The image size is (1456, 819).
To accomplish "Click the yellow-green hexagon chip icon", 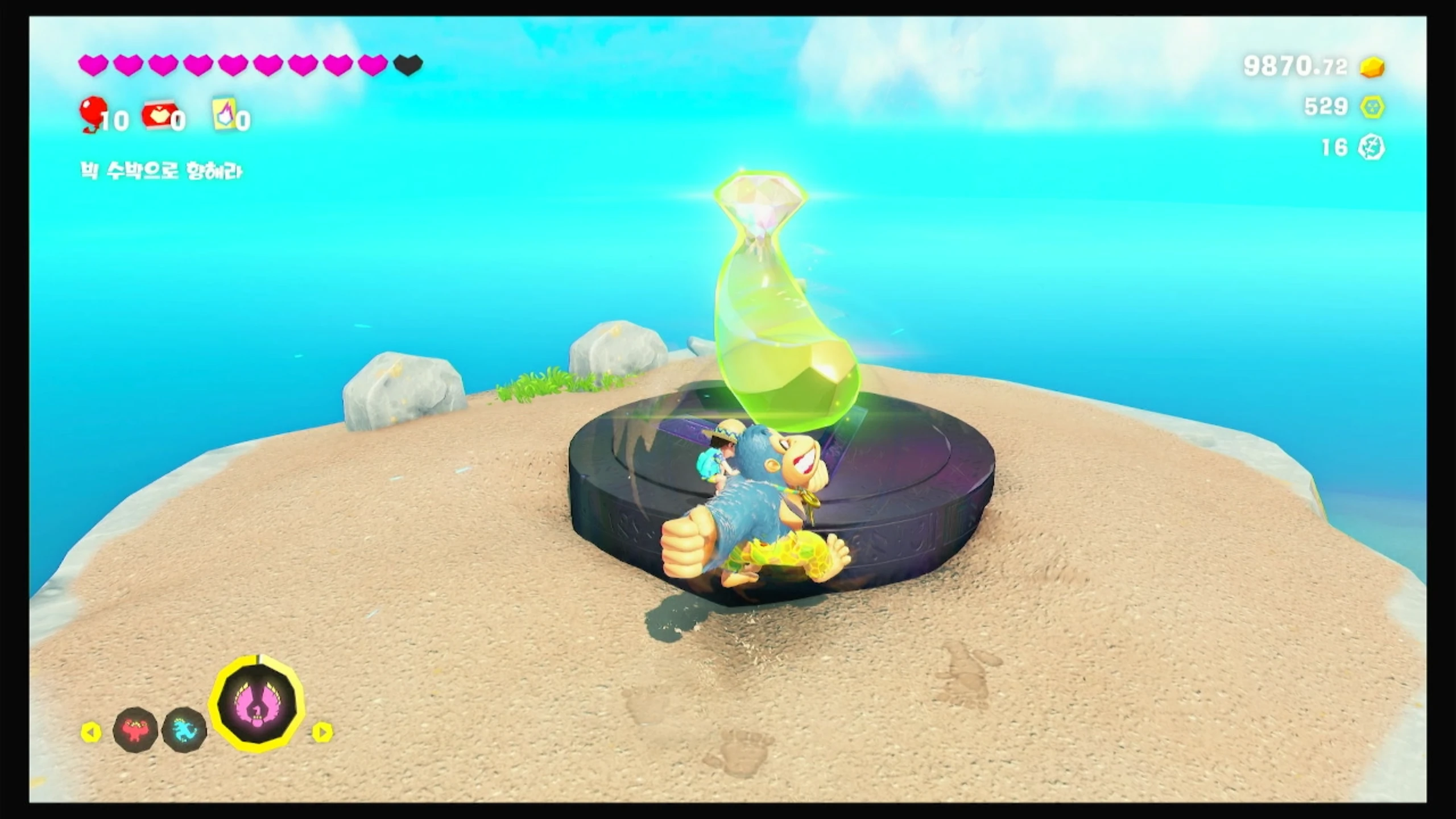I will coord(1372,107).
